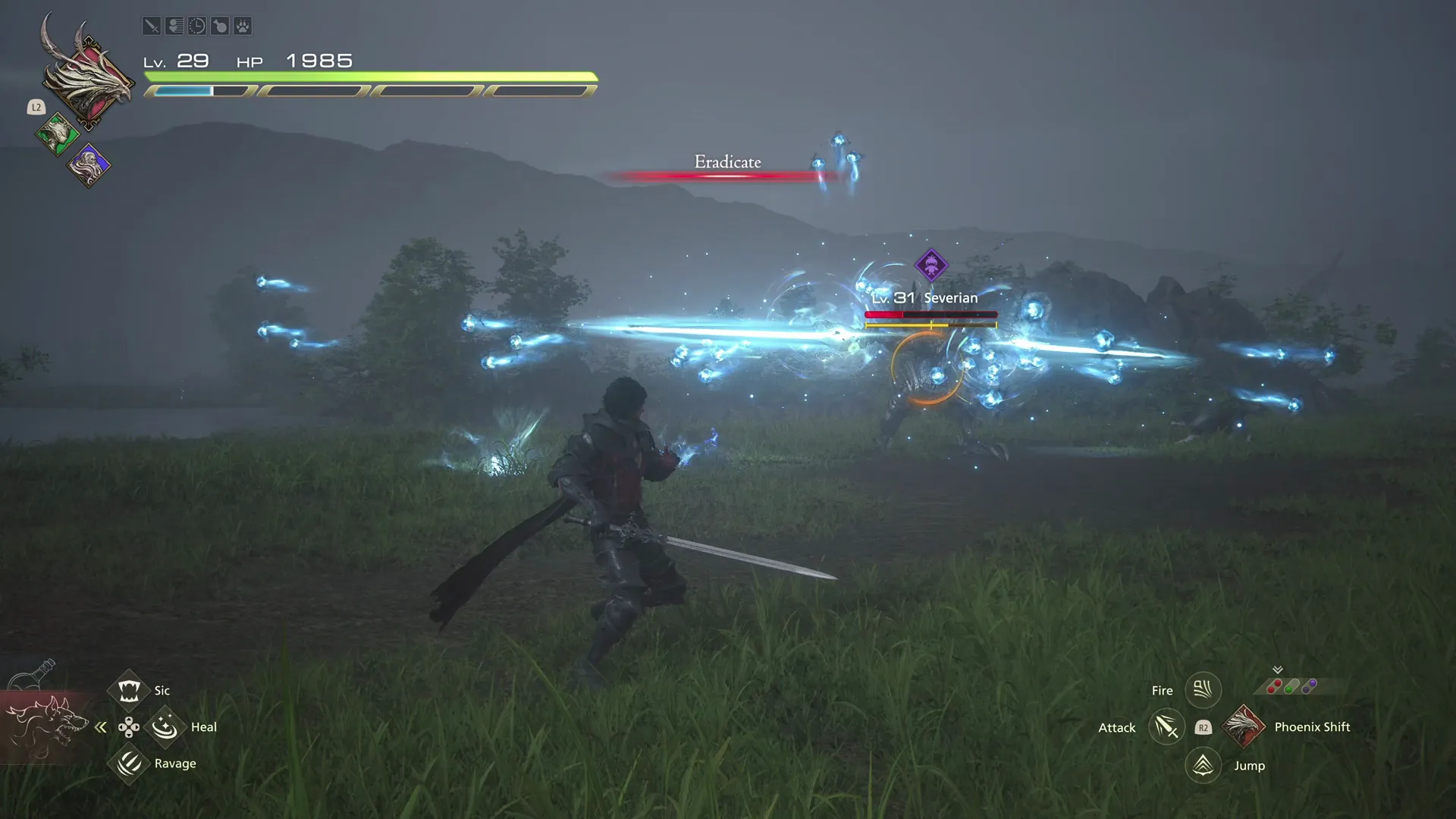Click the Fire spell icon
This screenshot has height=819, width=1456.
coord(1203,689)
